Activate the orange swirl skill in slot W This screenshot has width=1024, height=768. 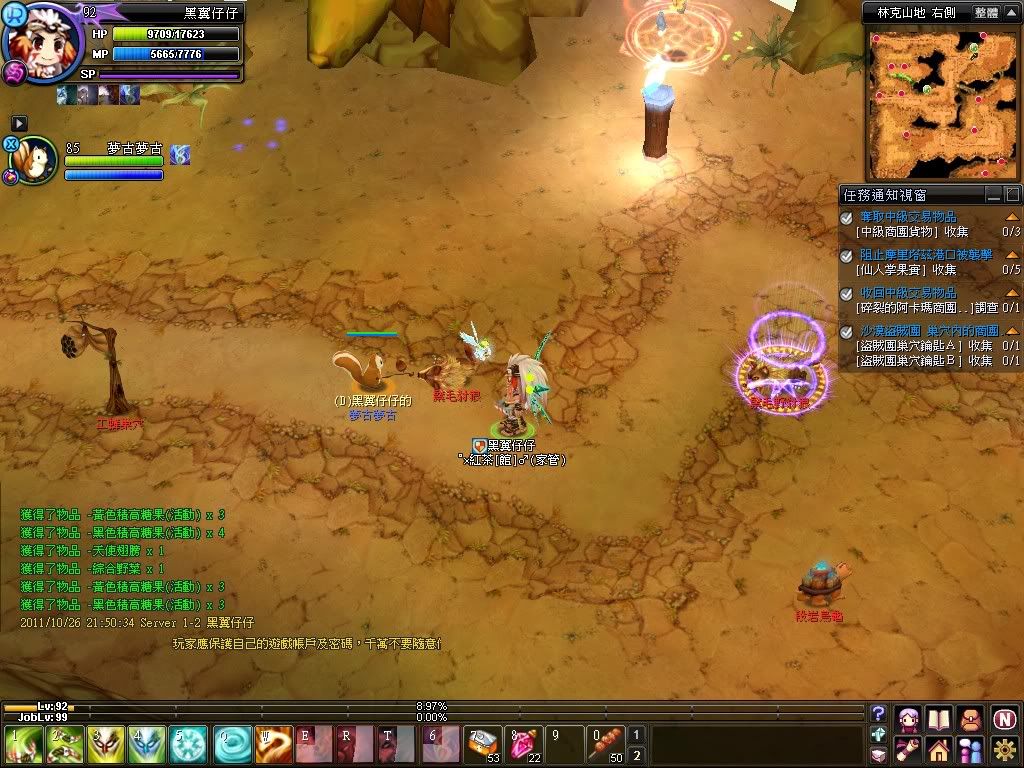coord(273,745)
